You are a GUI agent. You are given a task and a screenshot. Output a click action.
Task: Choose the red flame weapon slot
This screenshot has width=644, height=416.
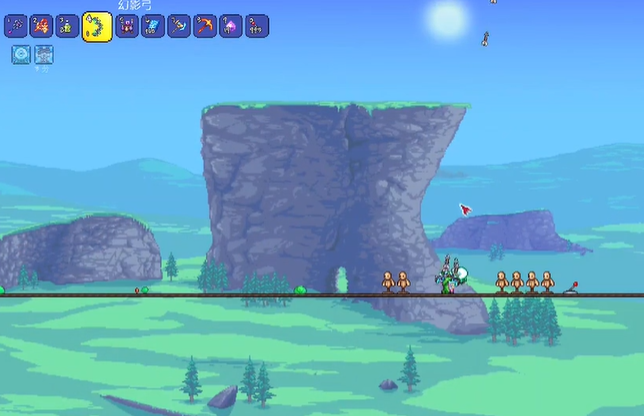click(41, 25)
